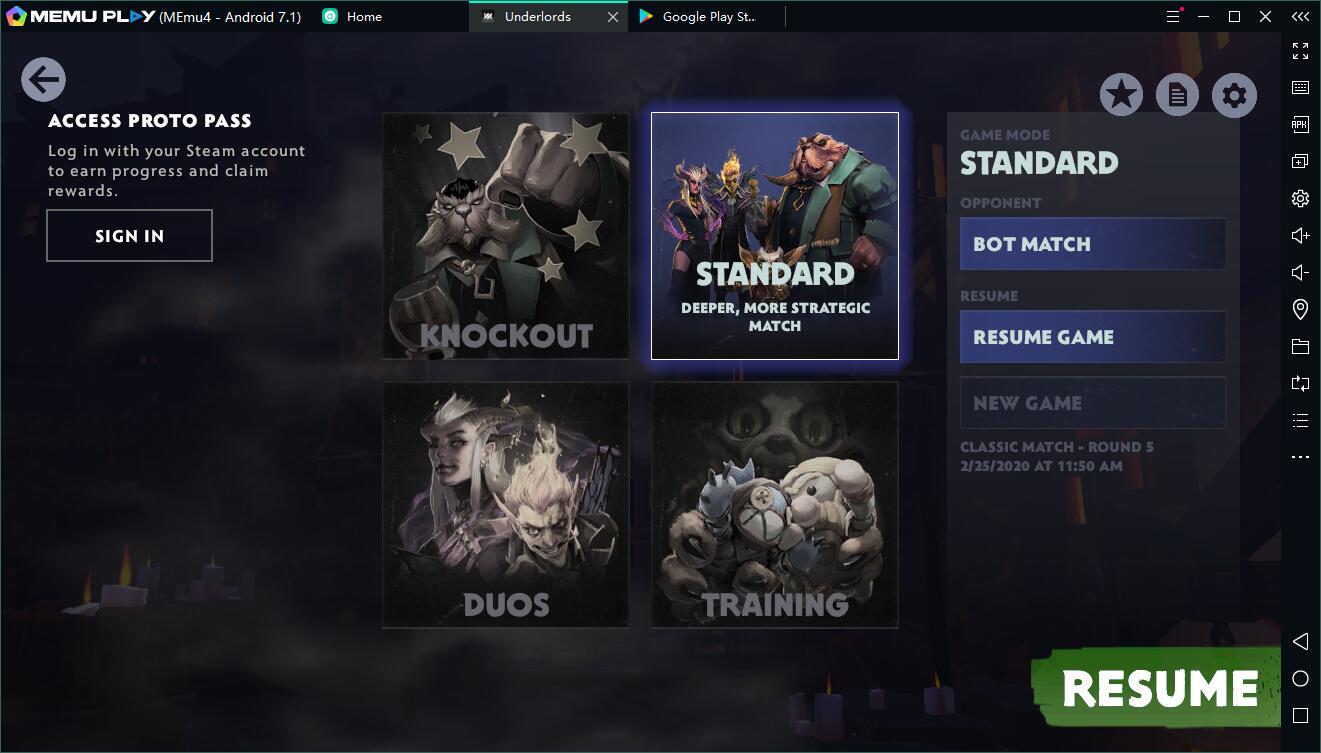The height and width of the screenshot is (753, 1321).
Task: Mute sound using the volume down icon
Action: tap(1300, 272)
